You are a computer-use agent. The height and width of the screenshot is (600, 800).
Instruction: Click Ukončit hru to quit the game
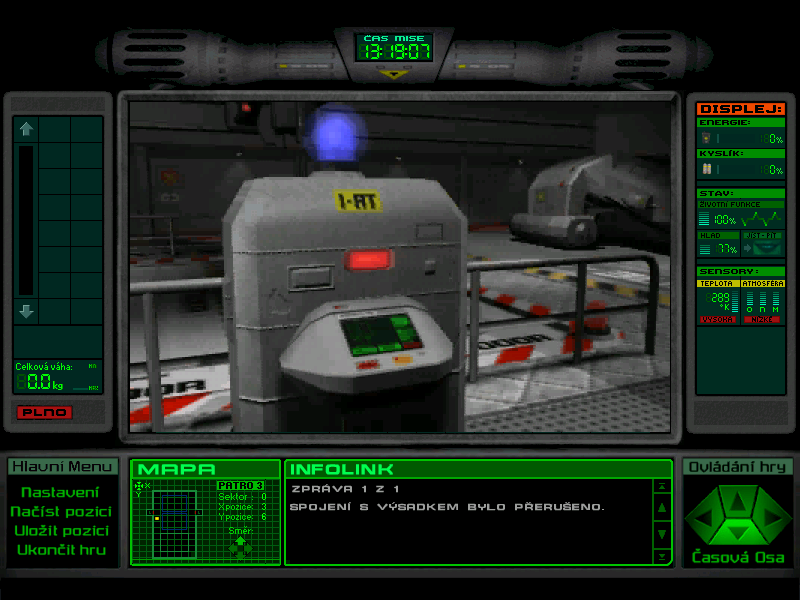point(60,549)
